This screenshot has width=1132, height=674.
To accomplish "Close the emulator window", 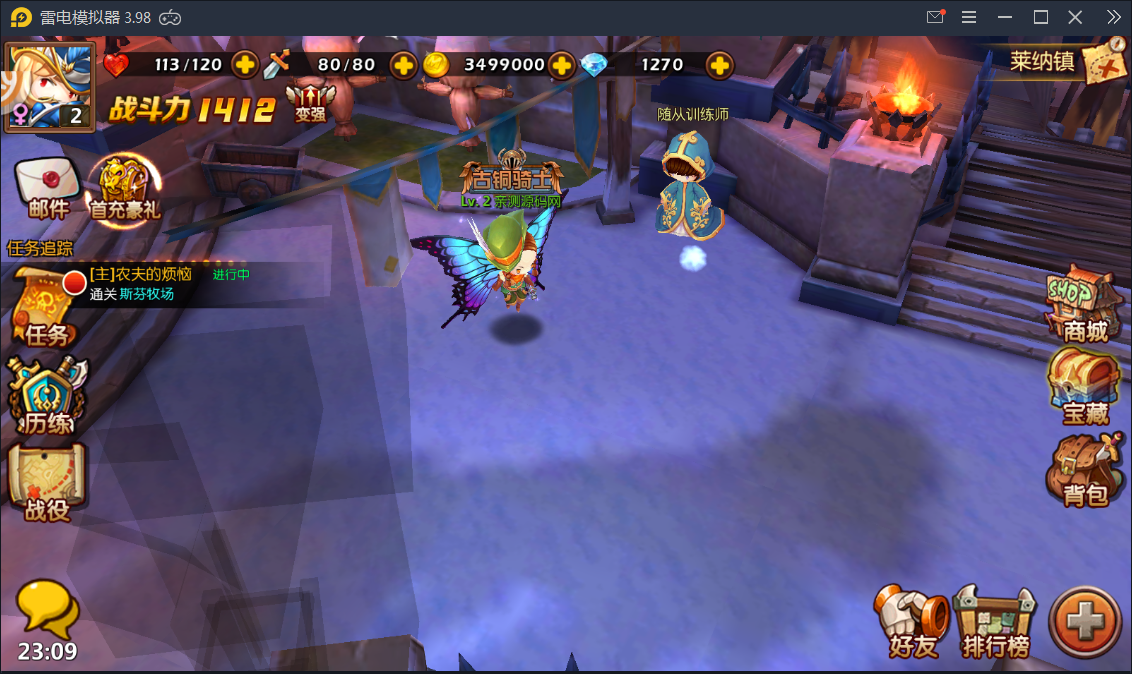I will [1075, 17].
